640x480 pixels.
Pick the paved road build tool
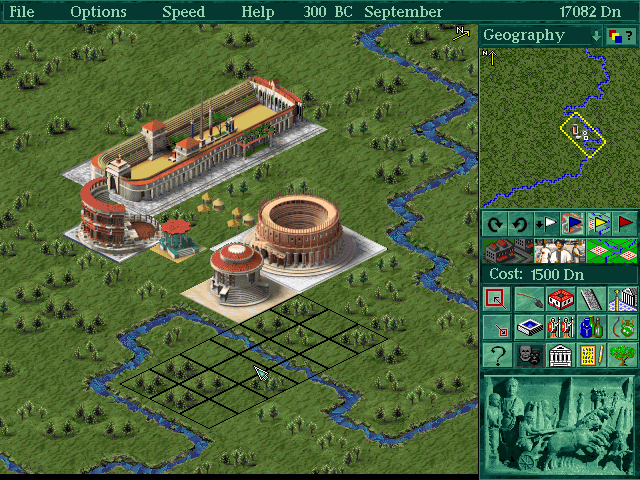coord(591,299)
